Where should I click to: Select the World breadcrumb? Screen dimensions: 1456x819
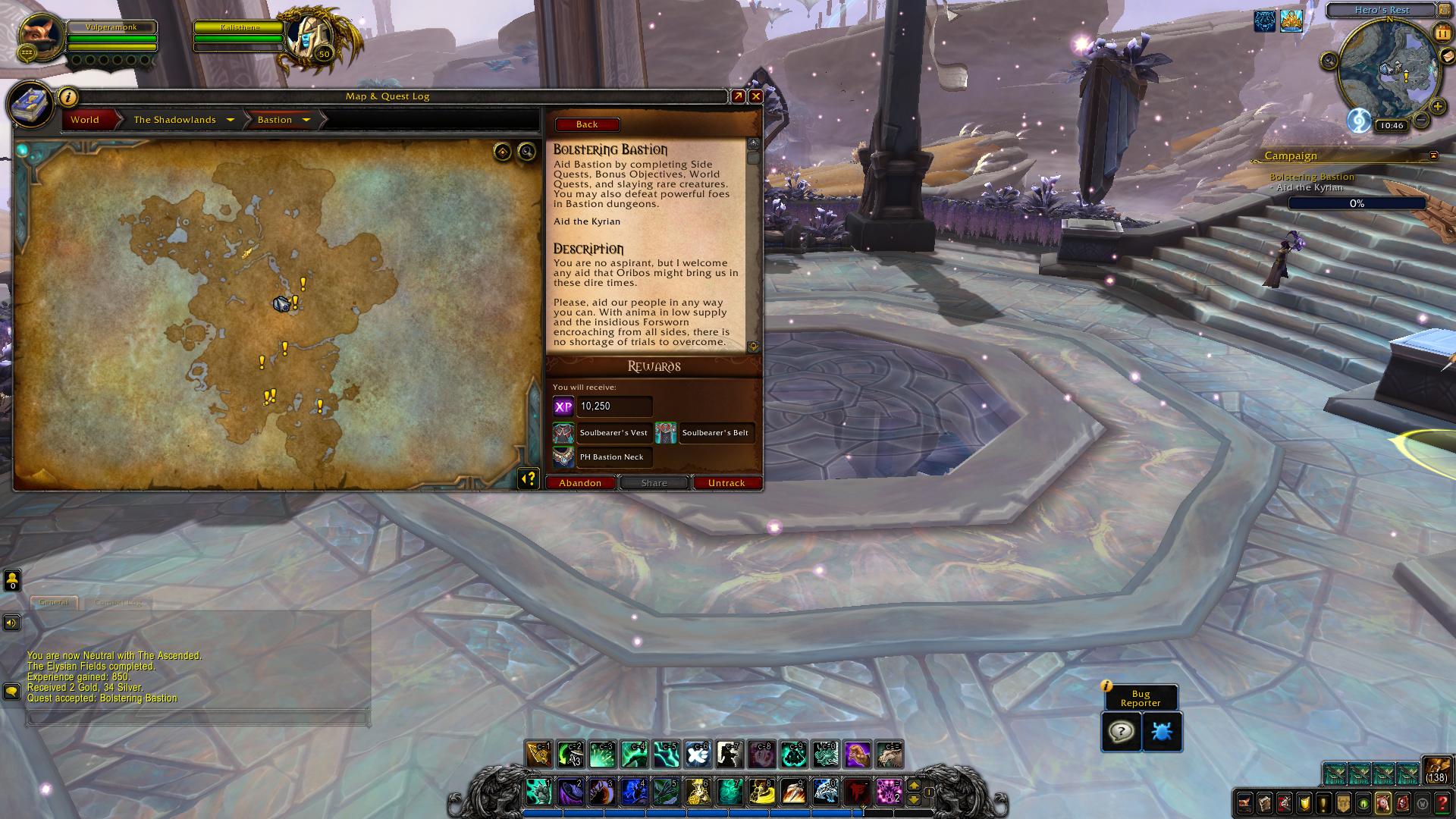pos(85,120)
